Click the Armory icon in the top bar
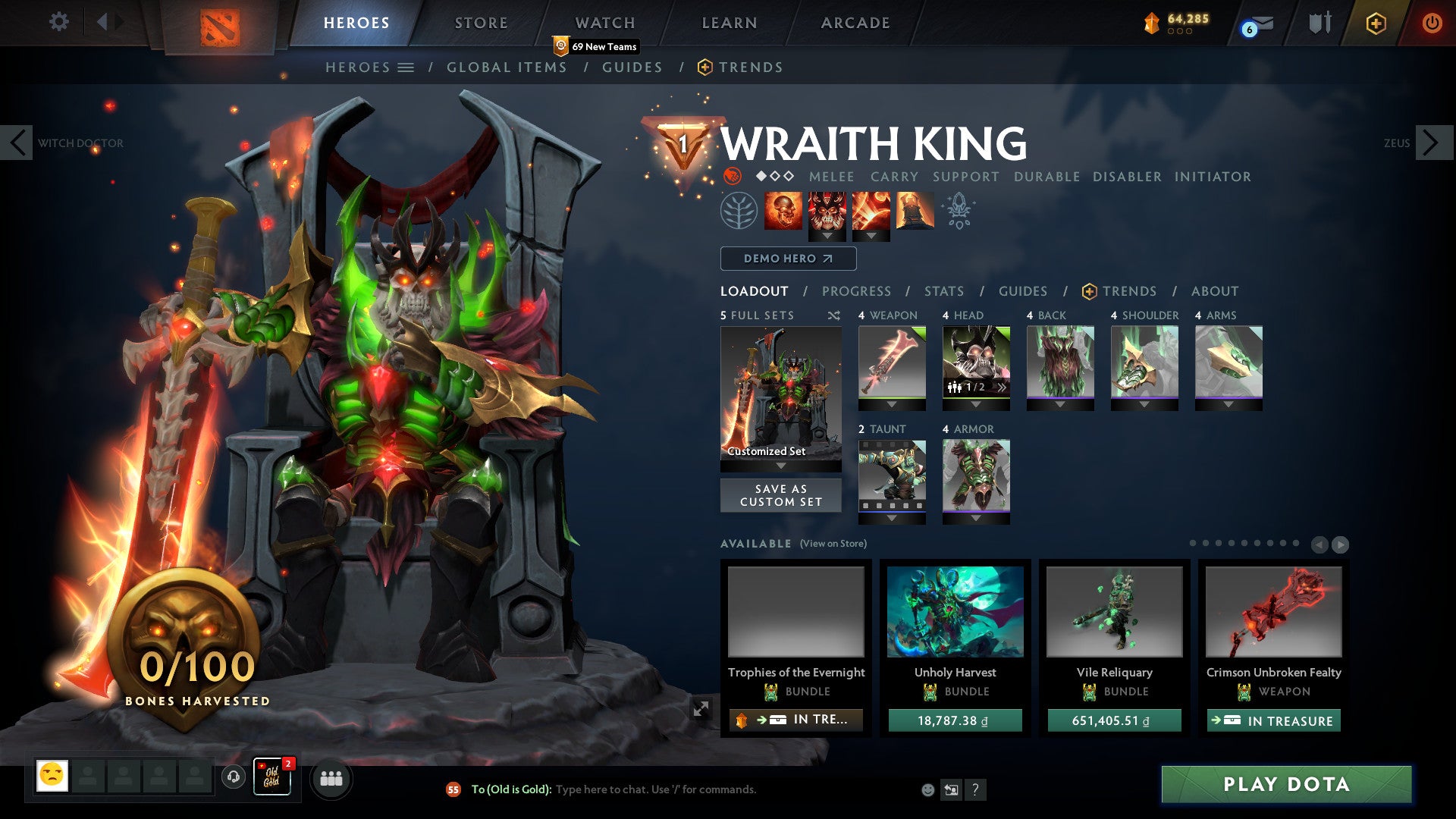Image resolution: width=1456 pixels, height=819 pixels. tap(1319, 23)
